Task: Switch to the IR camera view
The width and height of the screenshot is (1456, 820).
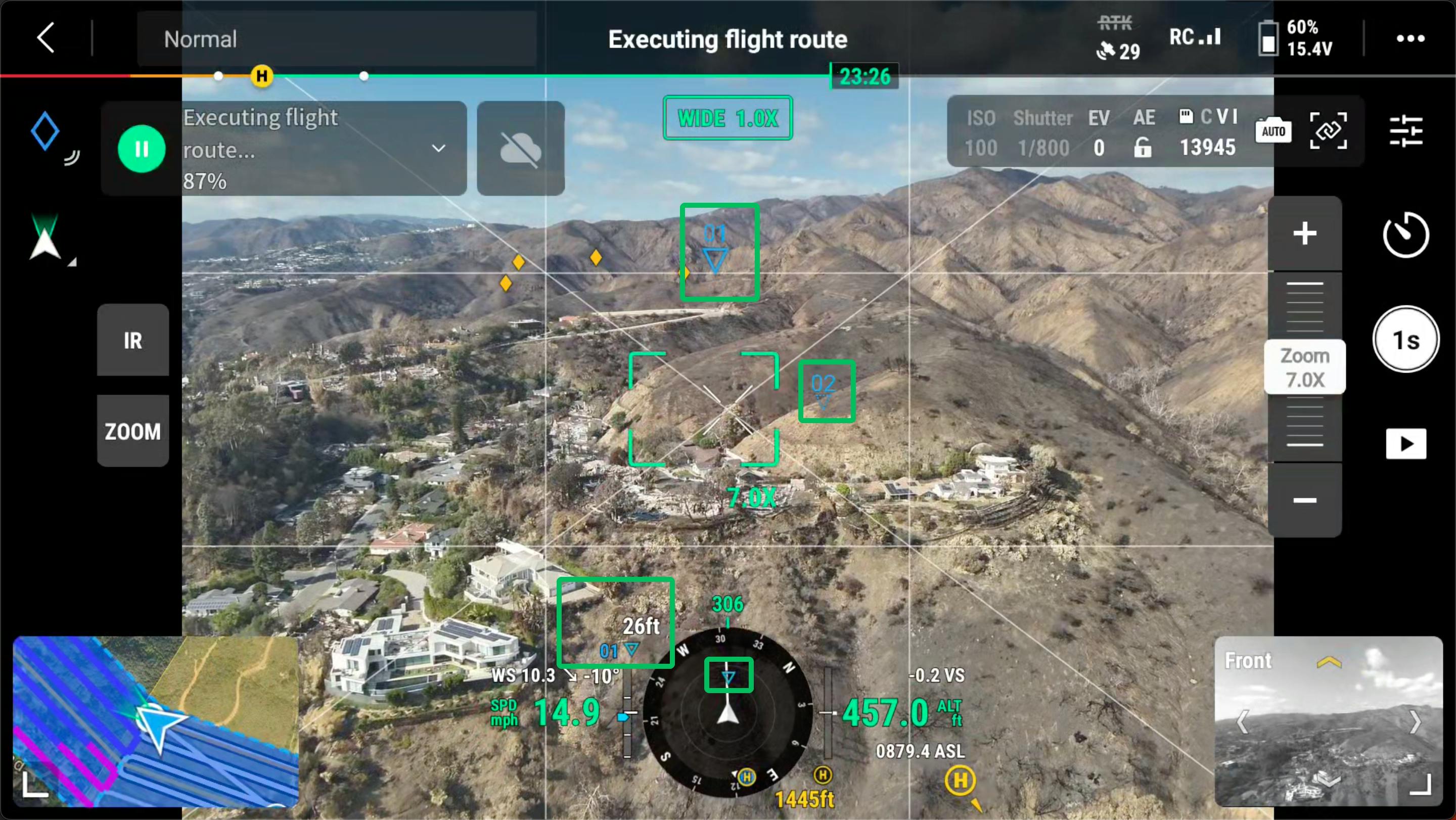Action: [x=133, y=340]
